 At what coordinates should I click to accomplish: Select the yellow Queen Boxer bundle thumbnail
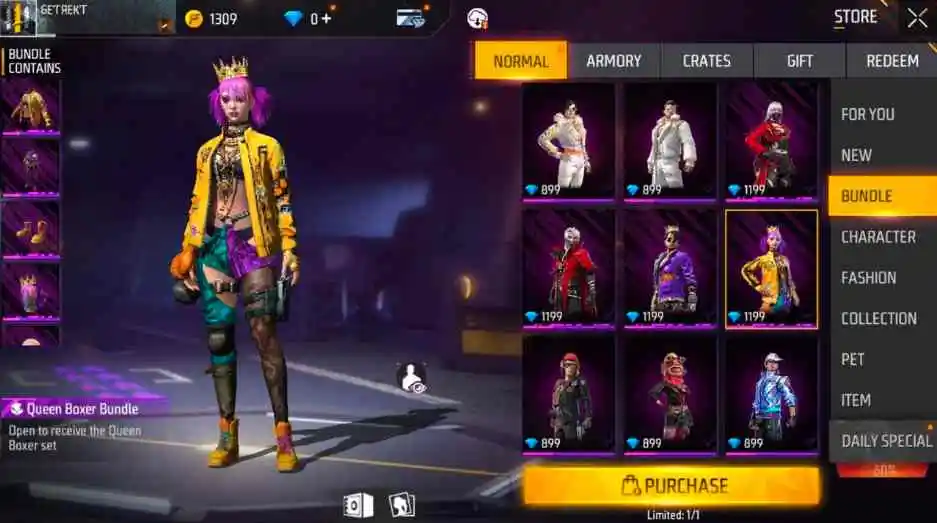(x=771, y=268)
